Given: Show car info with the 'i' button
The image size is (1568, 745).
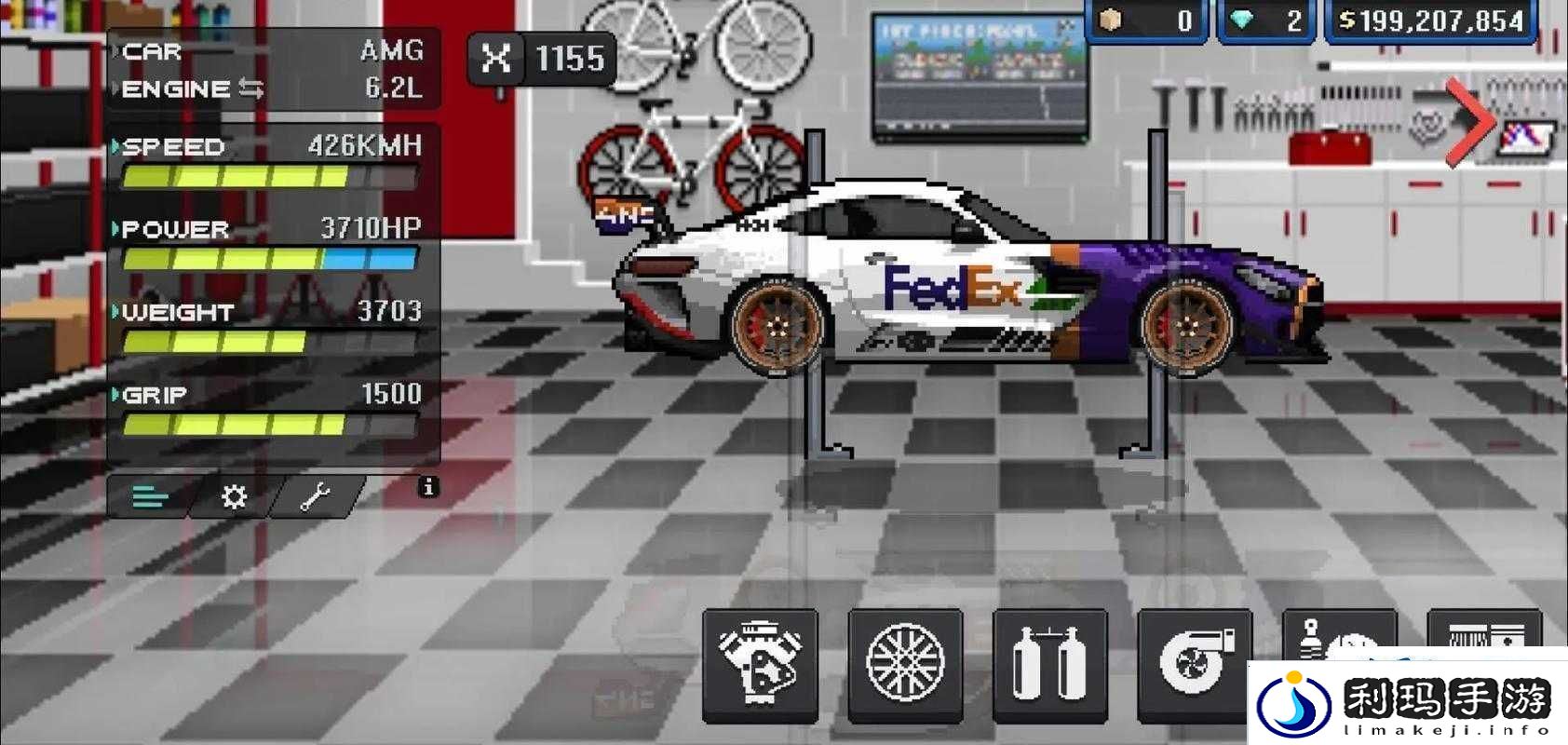Looking at the screenshot, I should click(428, 487).
